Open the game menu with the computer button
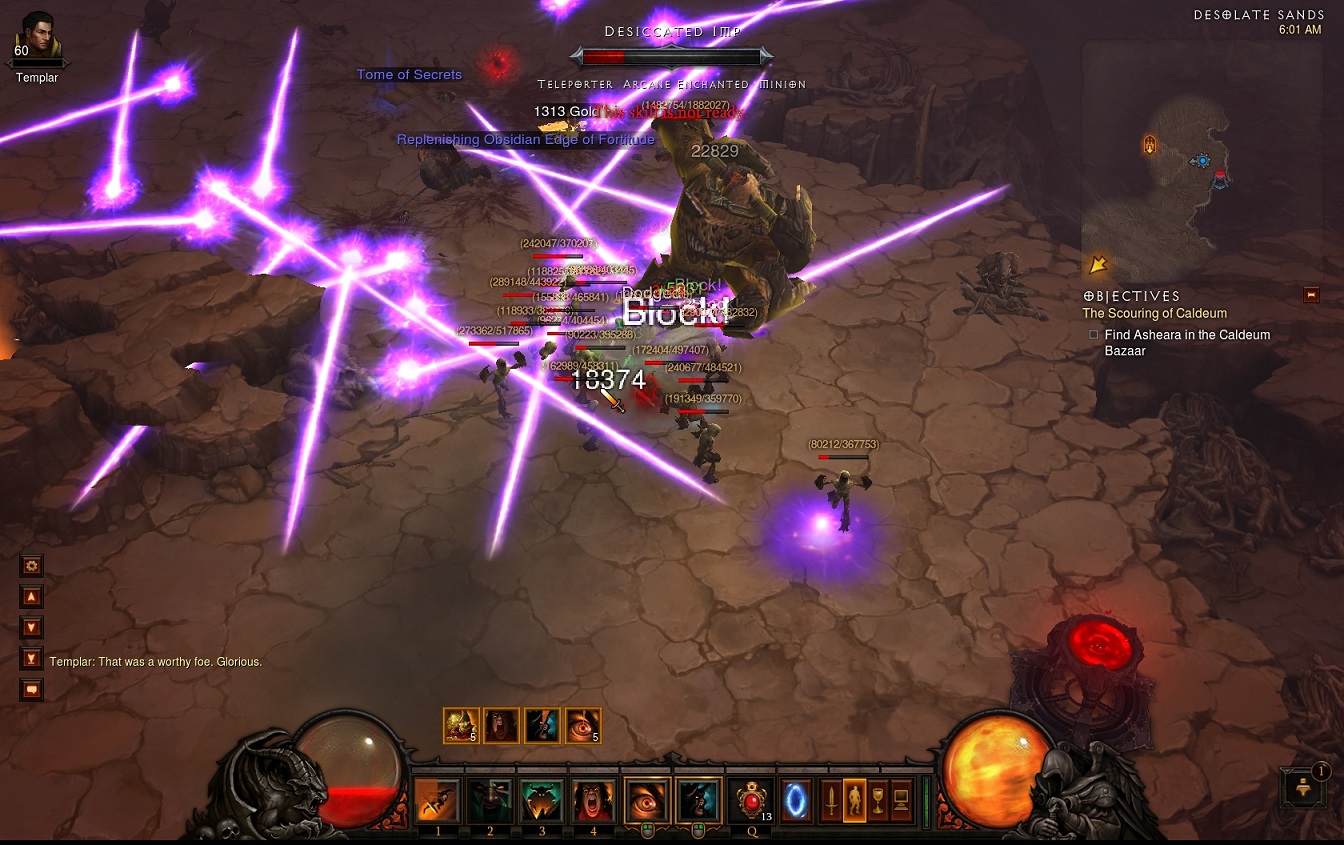Screen dimensions: 1344x845 click(x=902, y=800)
